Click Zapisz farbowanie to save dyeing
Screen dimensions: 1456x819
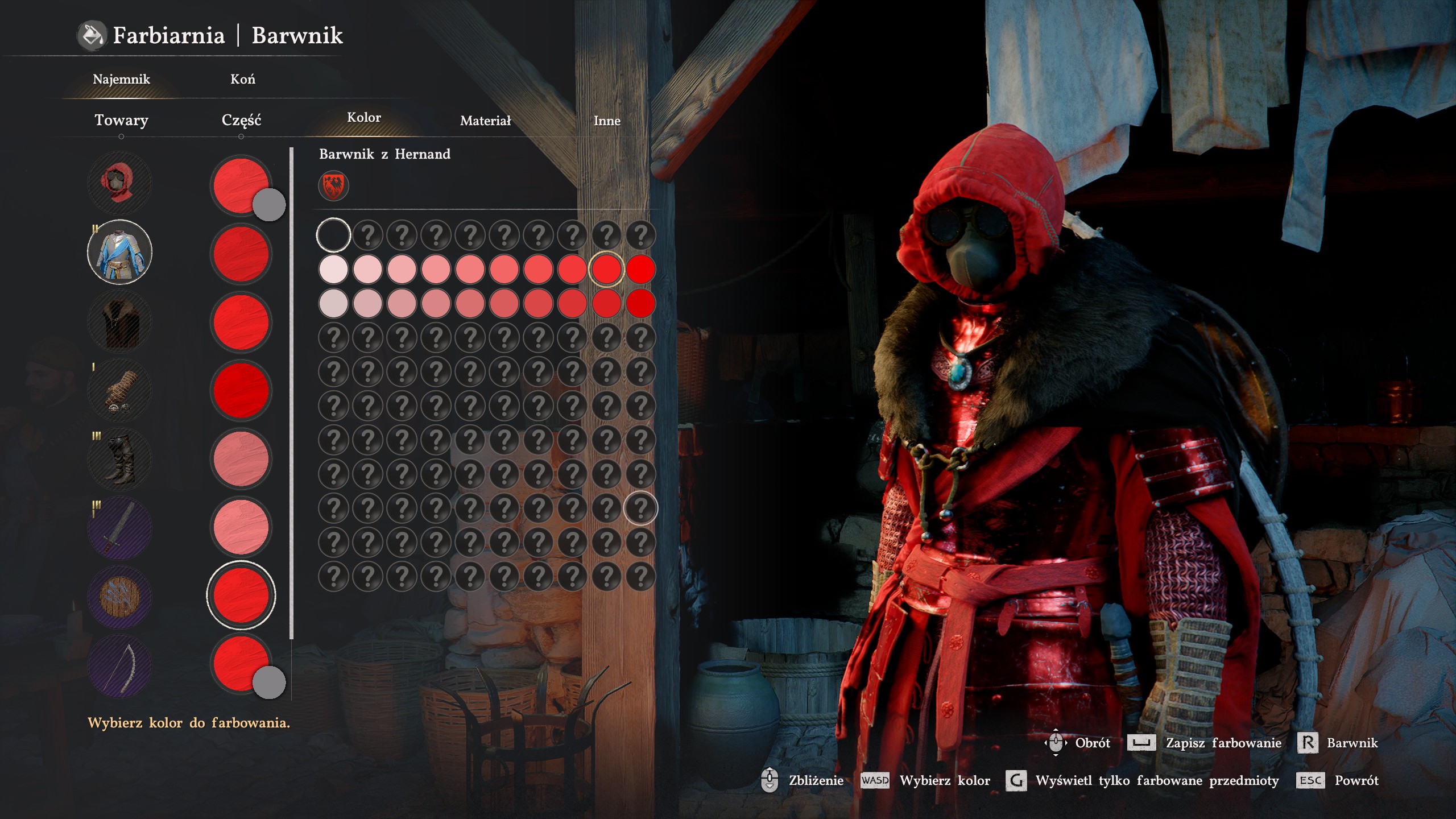coord(1223,743)
